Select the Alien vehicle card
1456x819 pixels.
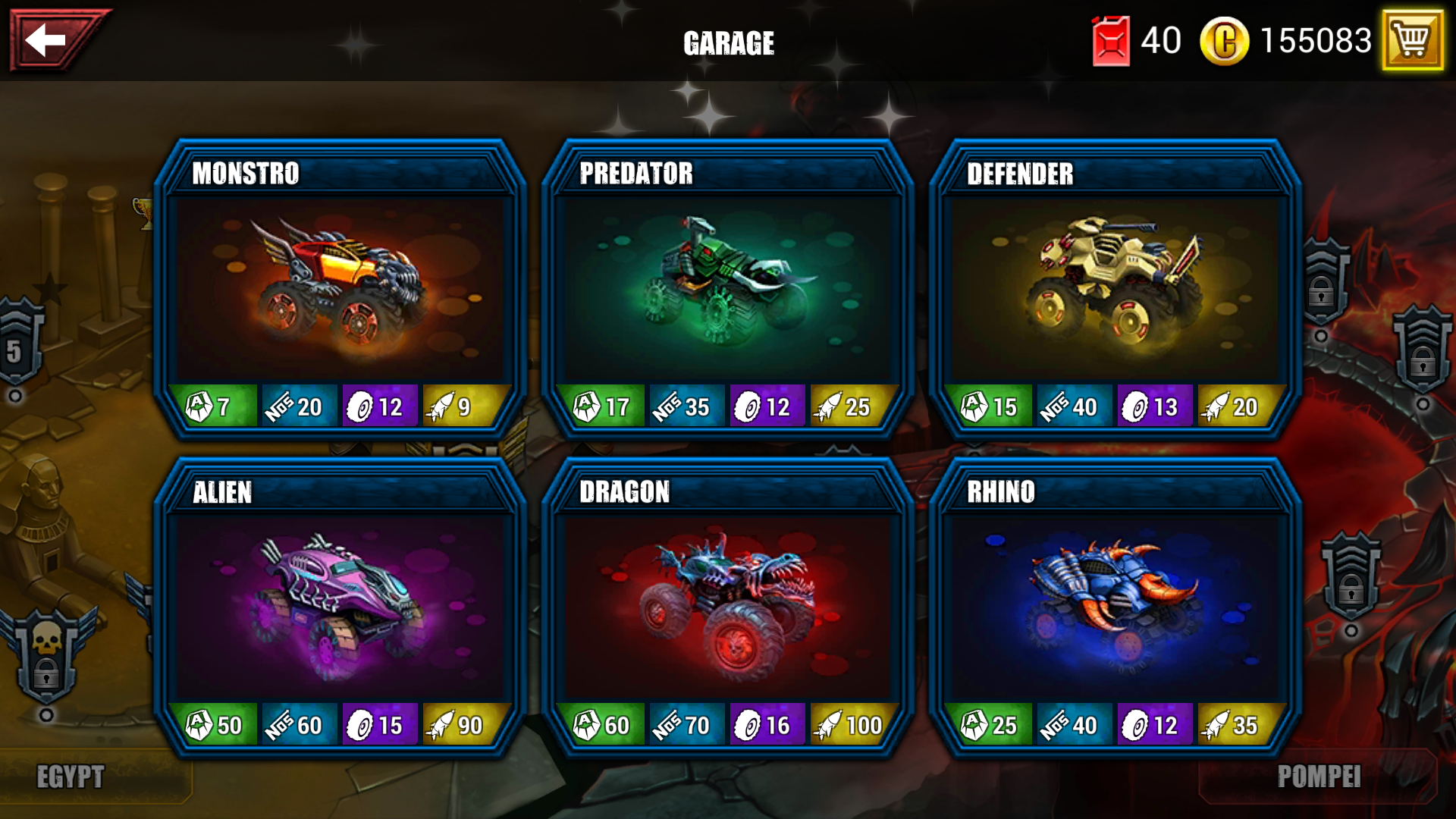click(x=340, y=607)
